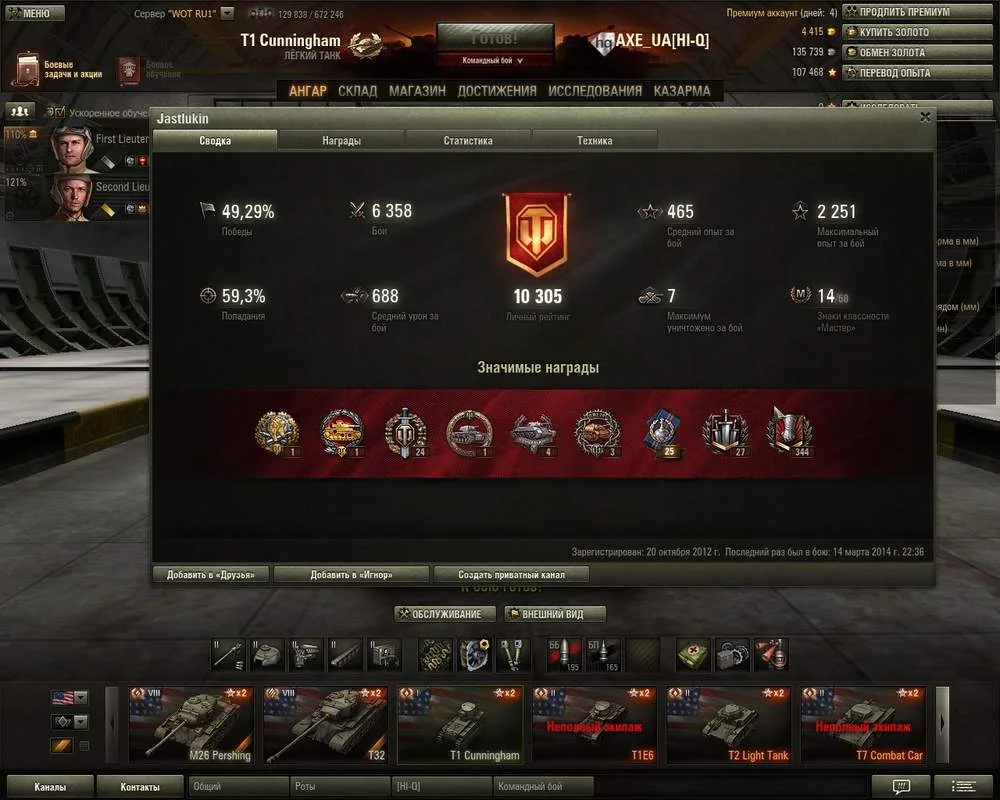Open the Обслуживание service button
Screen dimensions: 1000x800
pyautogui.click(x=445, y=614)
